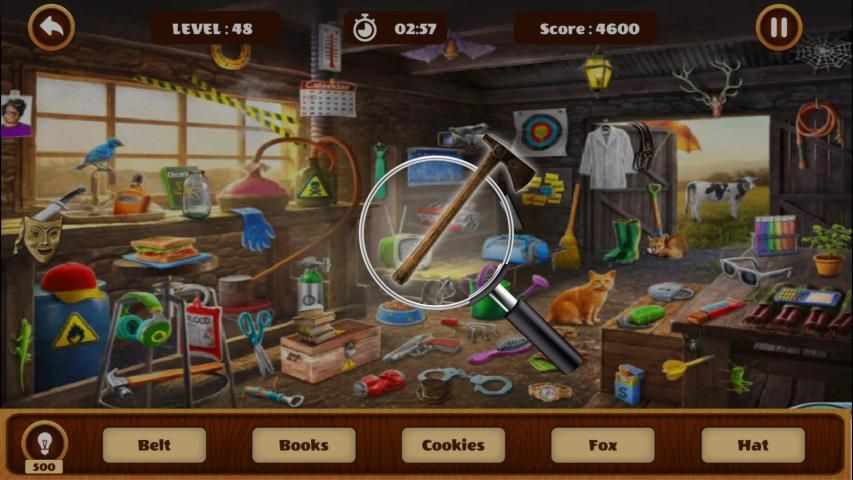Select the Fox item label
The width and height of the screenshot is (853, 480).
click(603, 445)
